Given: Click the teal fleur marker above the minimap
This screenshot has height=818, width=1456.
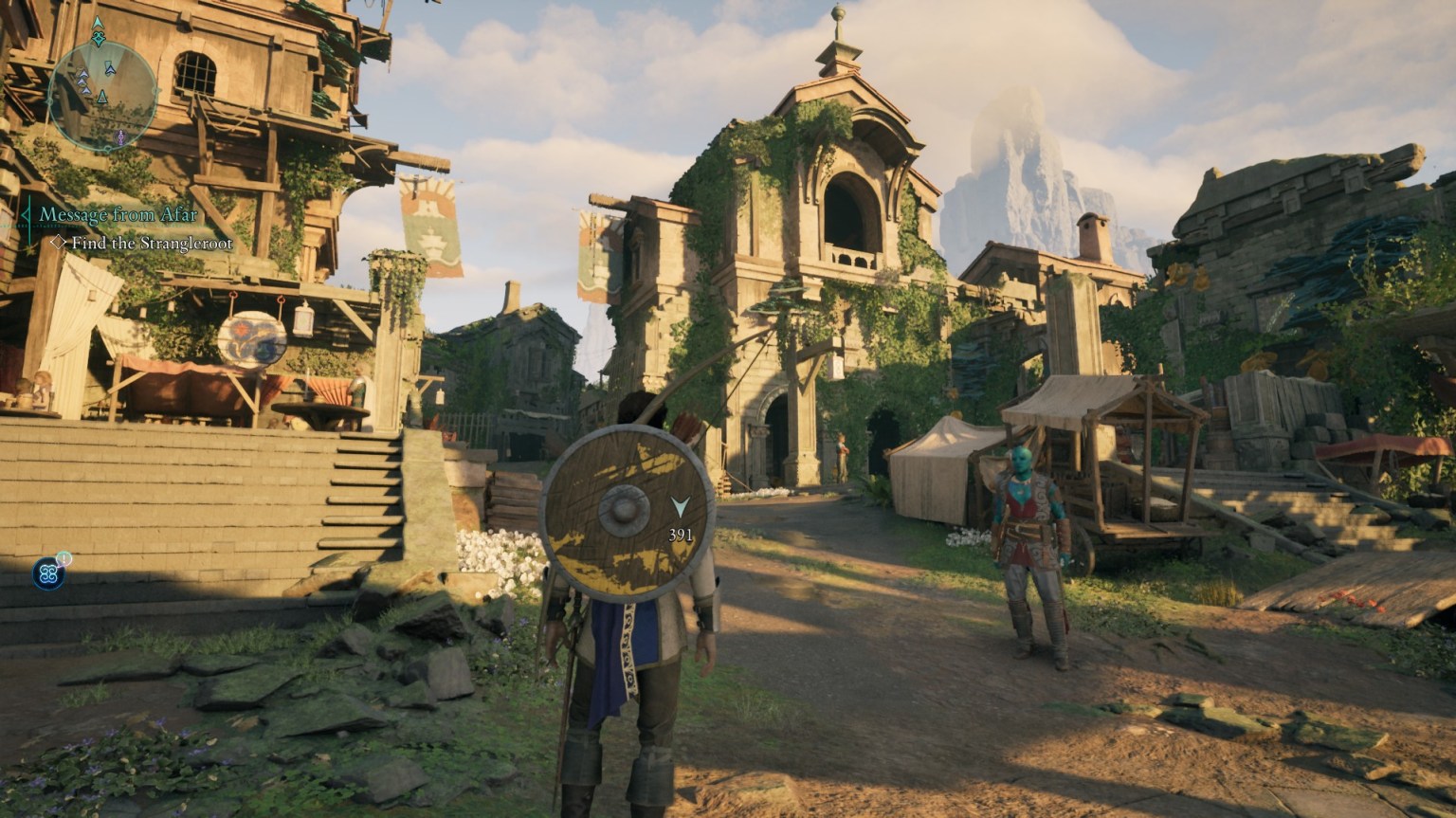Looking at the screenshot, I should pyautogui.click(x=99, y=37).
